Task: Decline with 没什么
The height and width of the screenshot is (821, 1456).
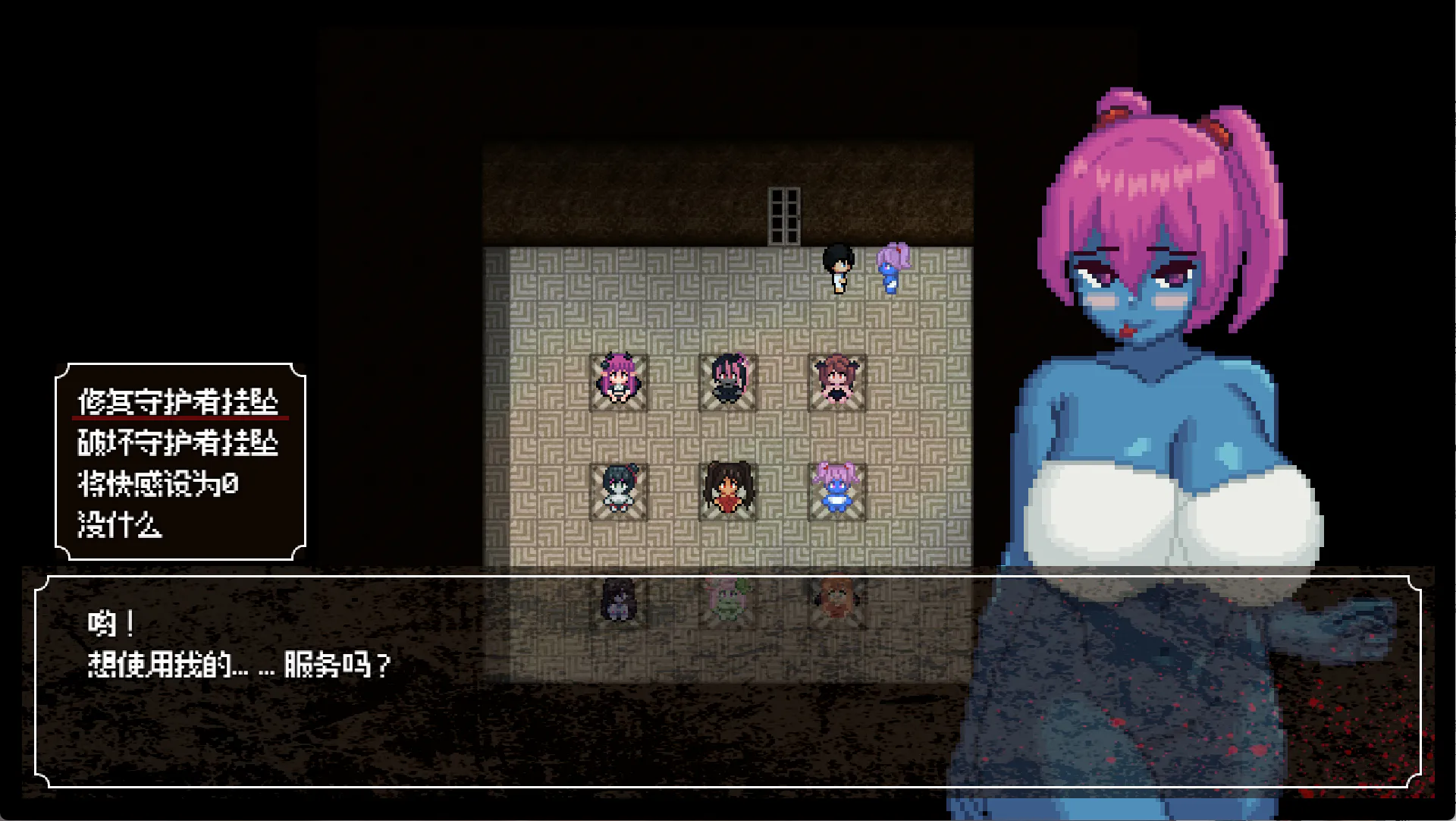Action: tap(120, 524)
